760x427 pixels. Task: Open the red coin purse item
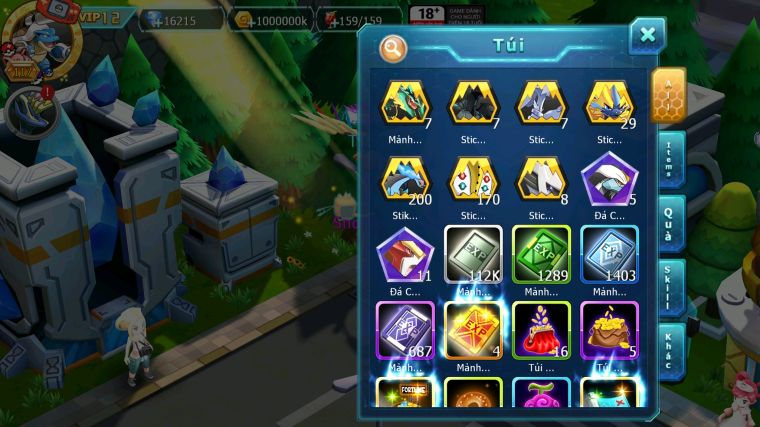(541, 330)
